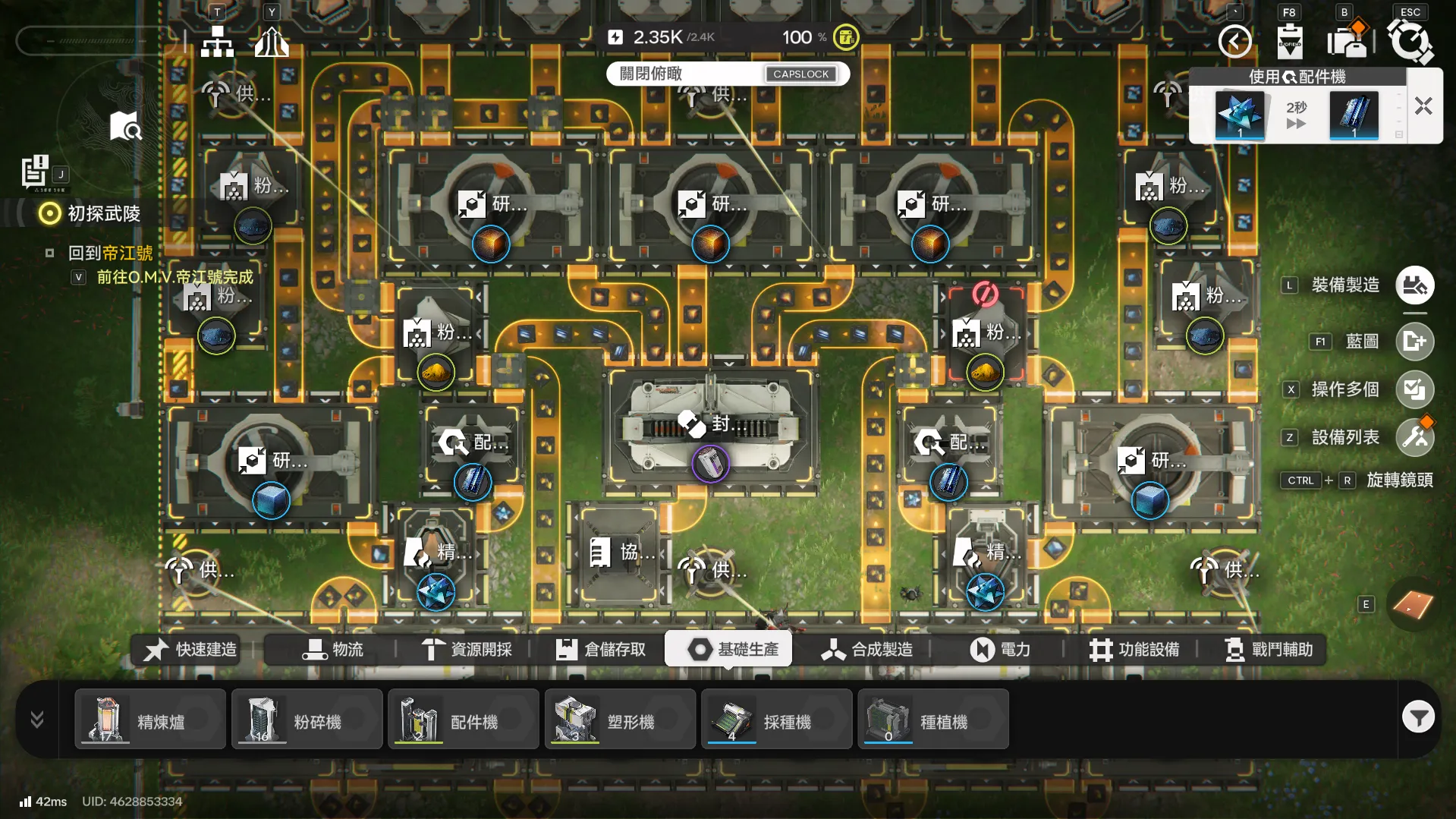The image size is (1456, 819).
Task: Pick the 採種機 building slot
Action: tap(776, 720)
